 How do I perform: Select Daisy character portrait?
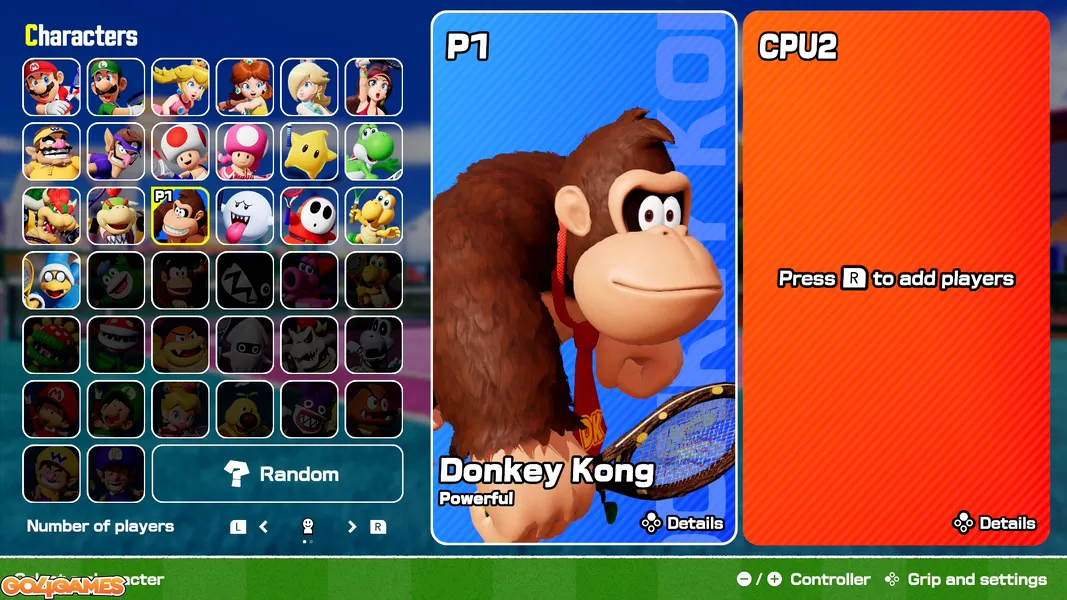(245, 87)
